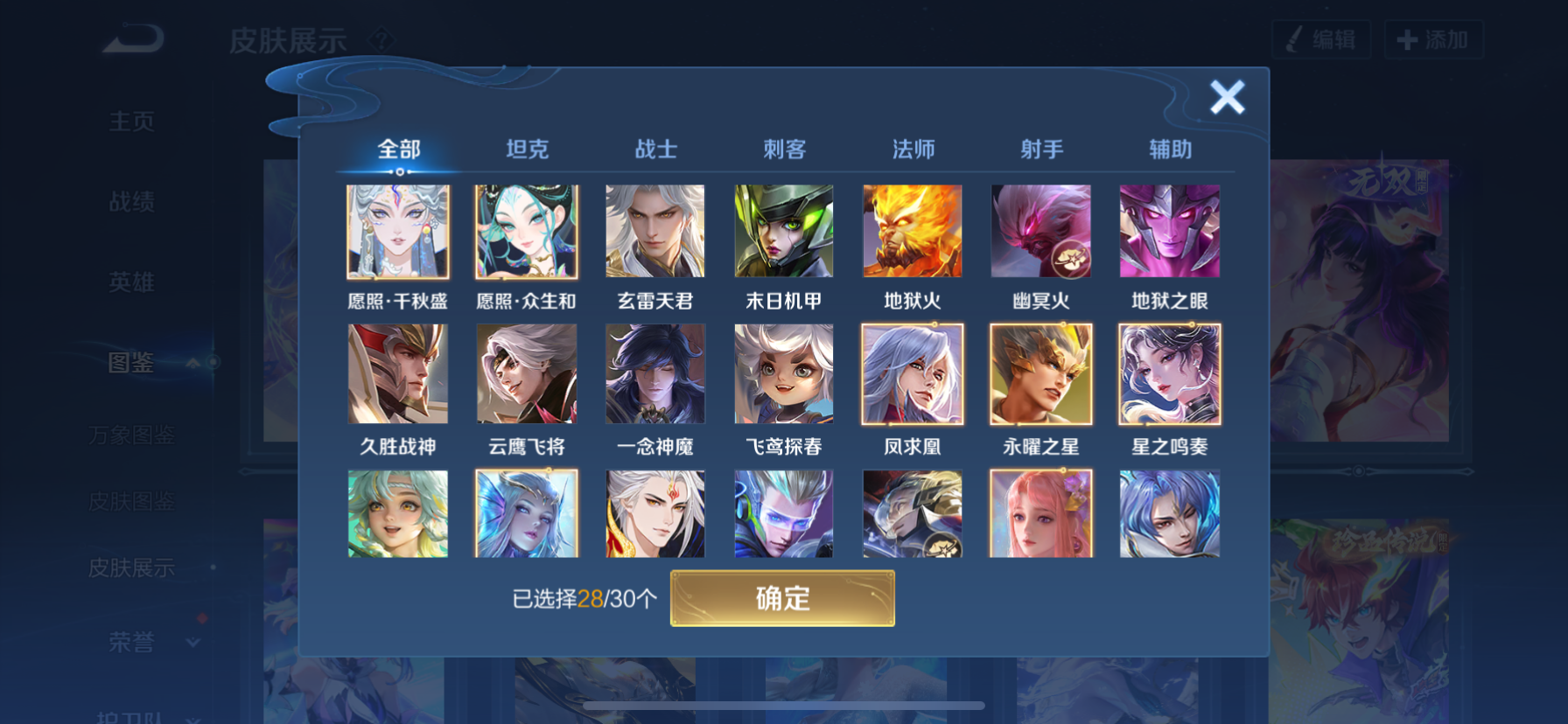Collapse the 图鉴 section via its chevron
Screen dimensions: 1568x724
tap(194, 362)
